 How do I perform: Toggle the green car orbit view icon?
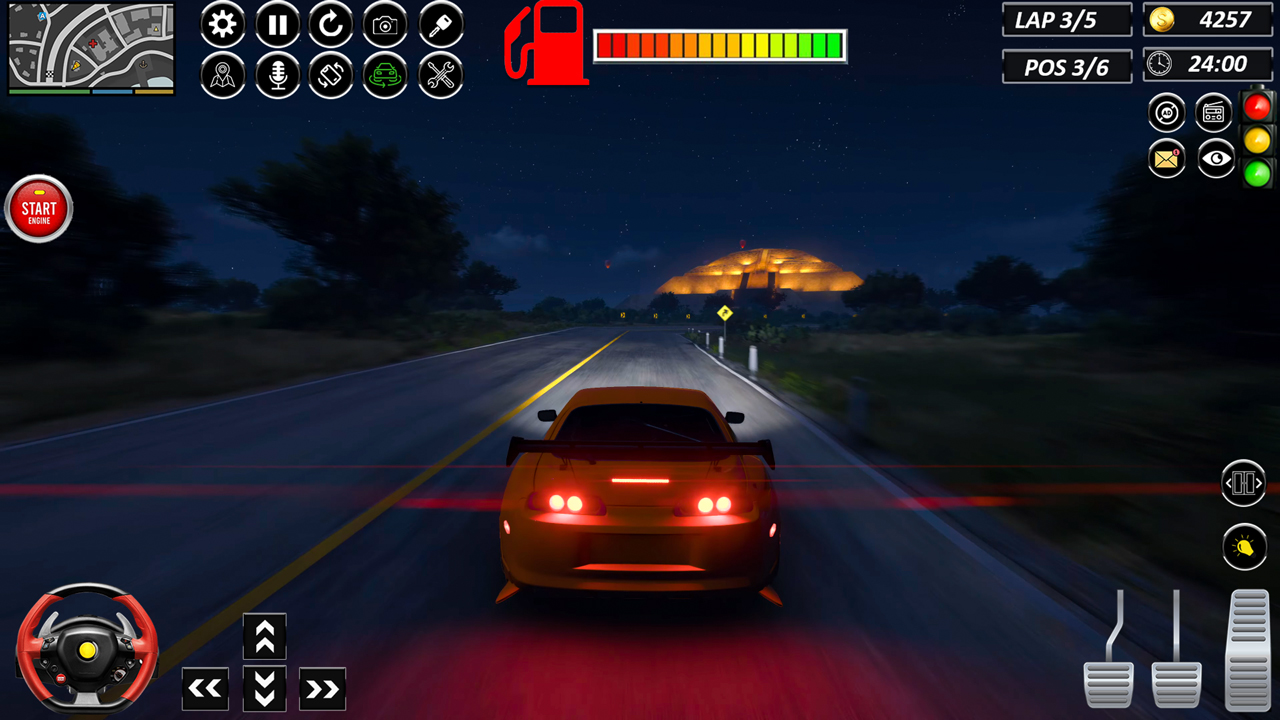click(386, 75)
